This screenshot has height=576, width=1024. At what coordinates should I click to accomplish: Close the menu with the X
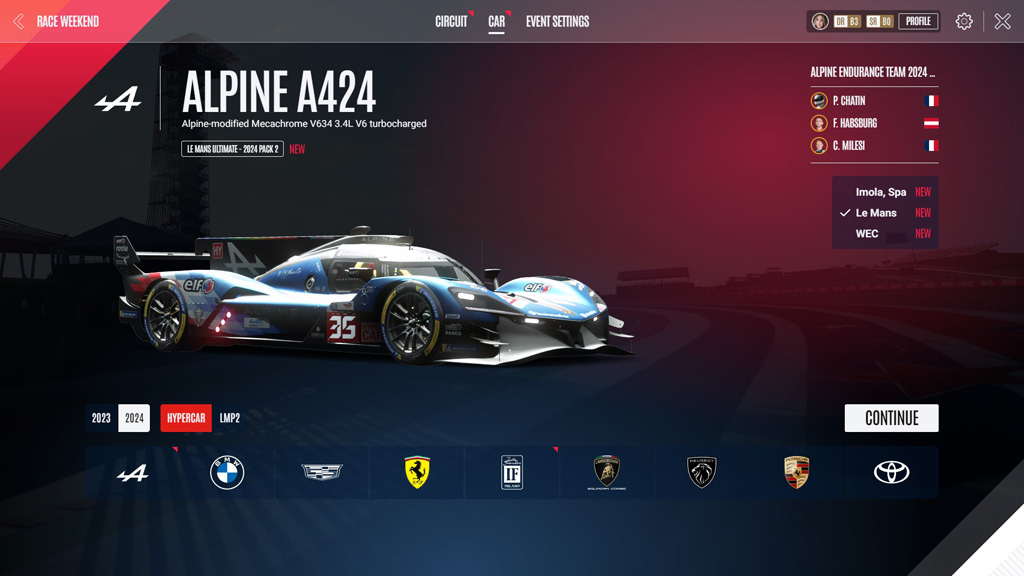tap(1002, 21)
